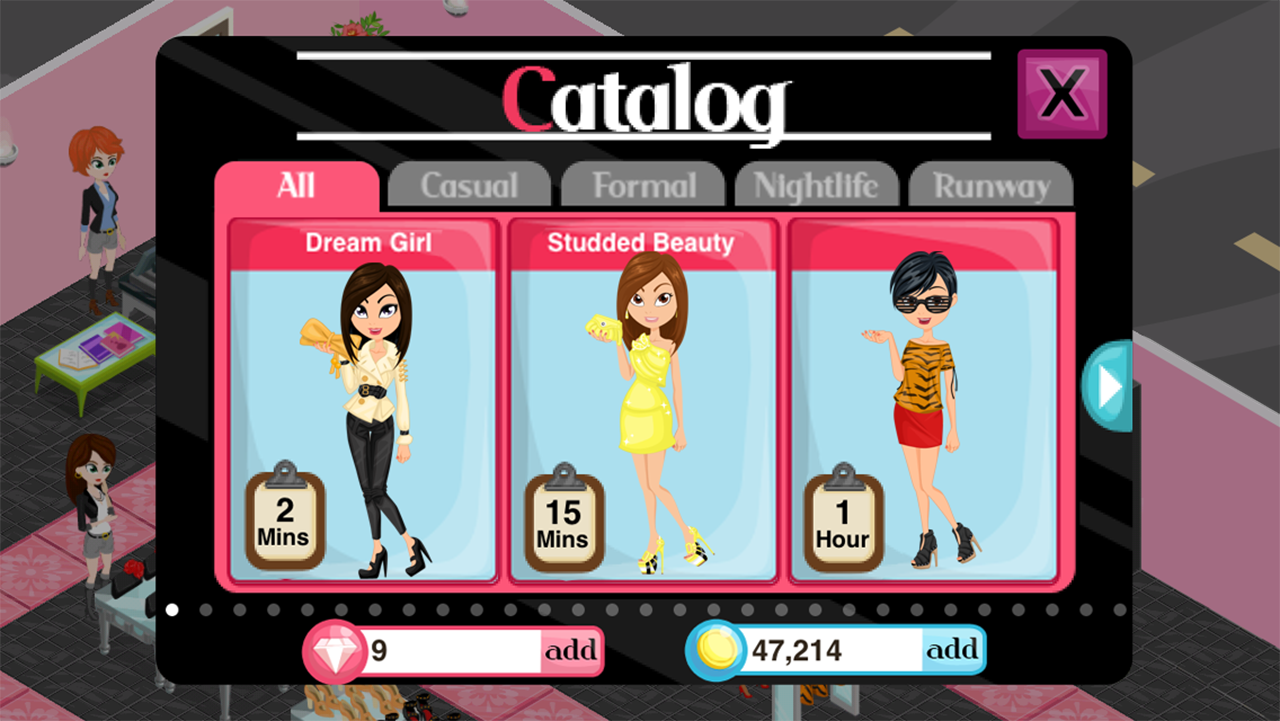Viewport: 1280px width, 721px height.
Task: Add more diamonds
Action: click(571, 651)
